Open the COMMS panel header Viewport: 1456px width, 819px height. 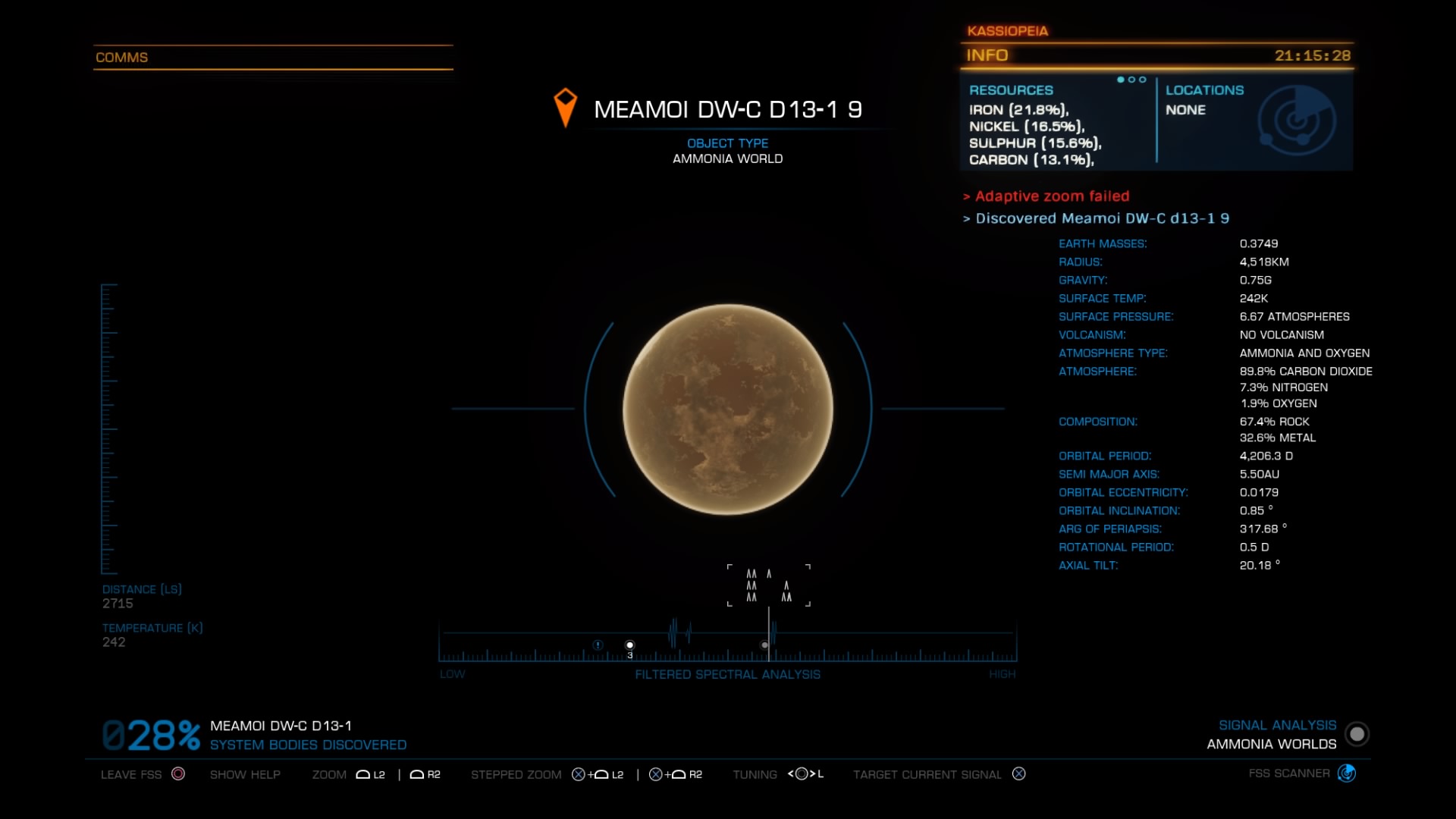[x=122, y=58]
